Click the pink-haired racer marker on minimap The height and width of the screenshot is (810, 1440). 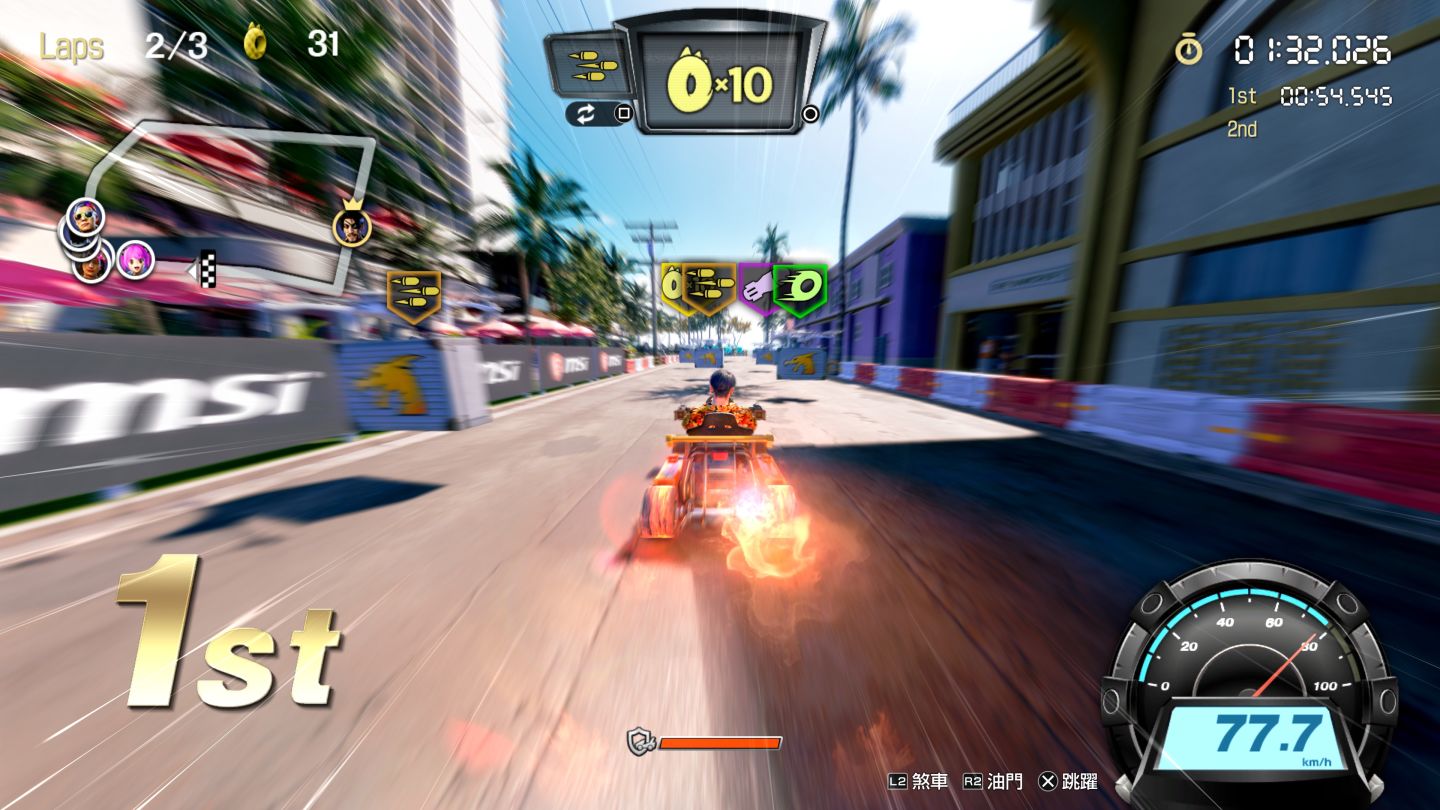click(x=135, y=260)
